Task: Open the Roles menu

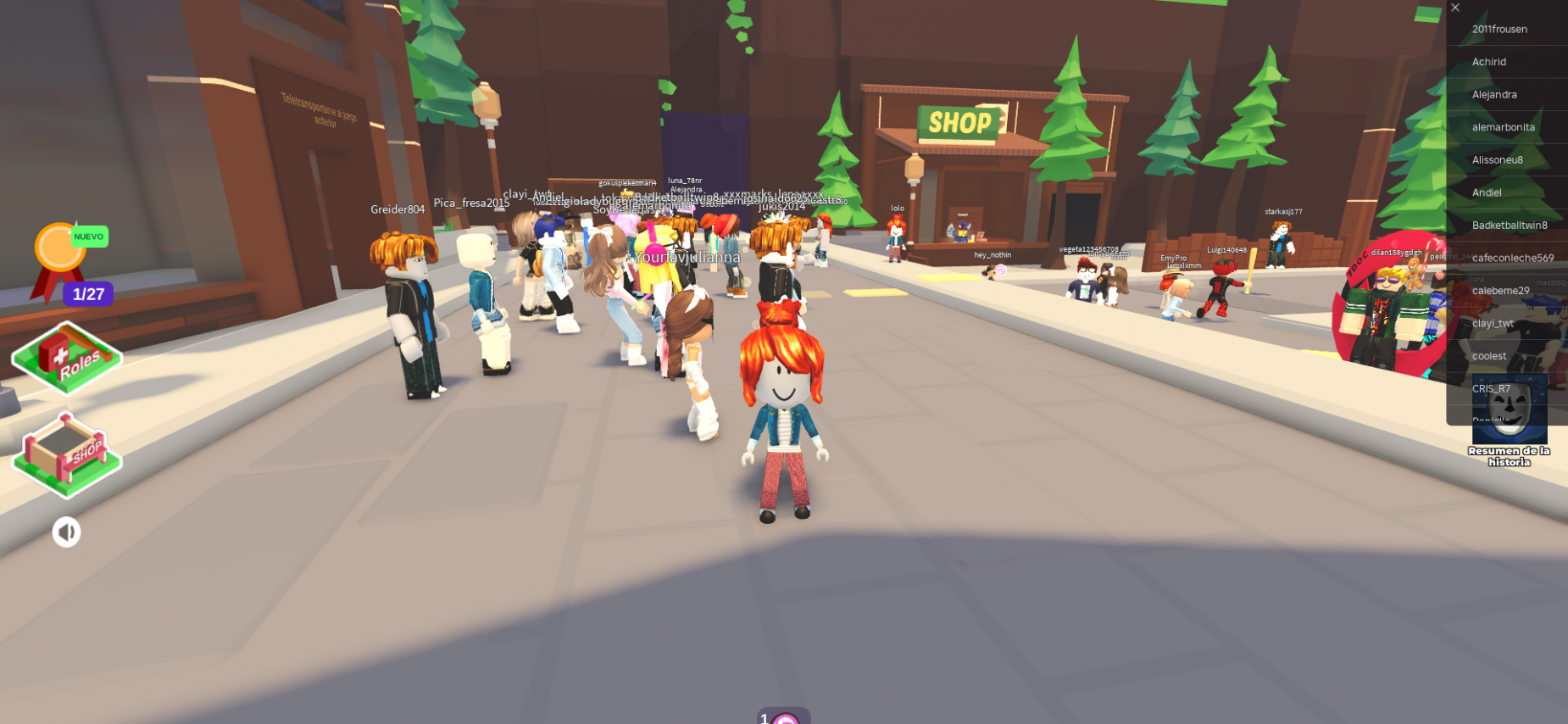Action: (67, 359)
